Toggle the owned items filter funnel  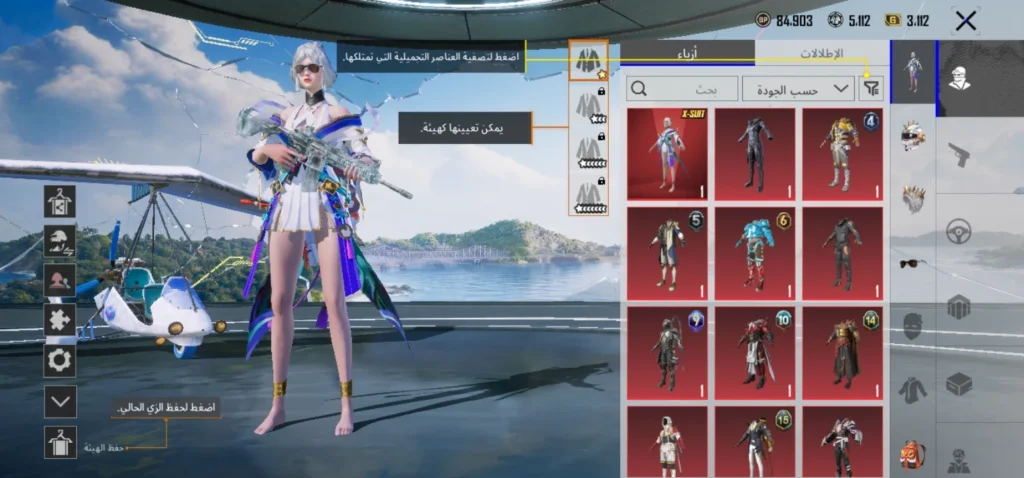pyautogui.click(x=872, y=89)
